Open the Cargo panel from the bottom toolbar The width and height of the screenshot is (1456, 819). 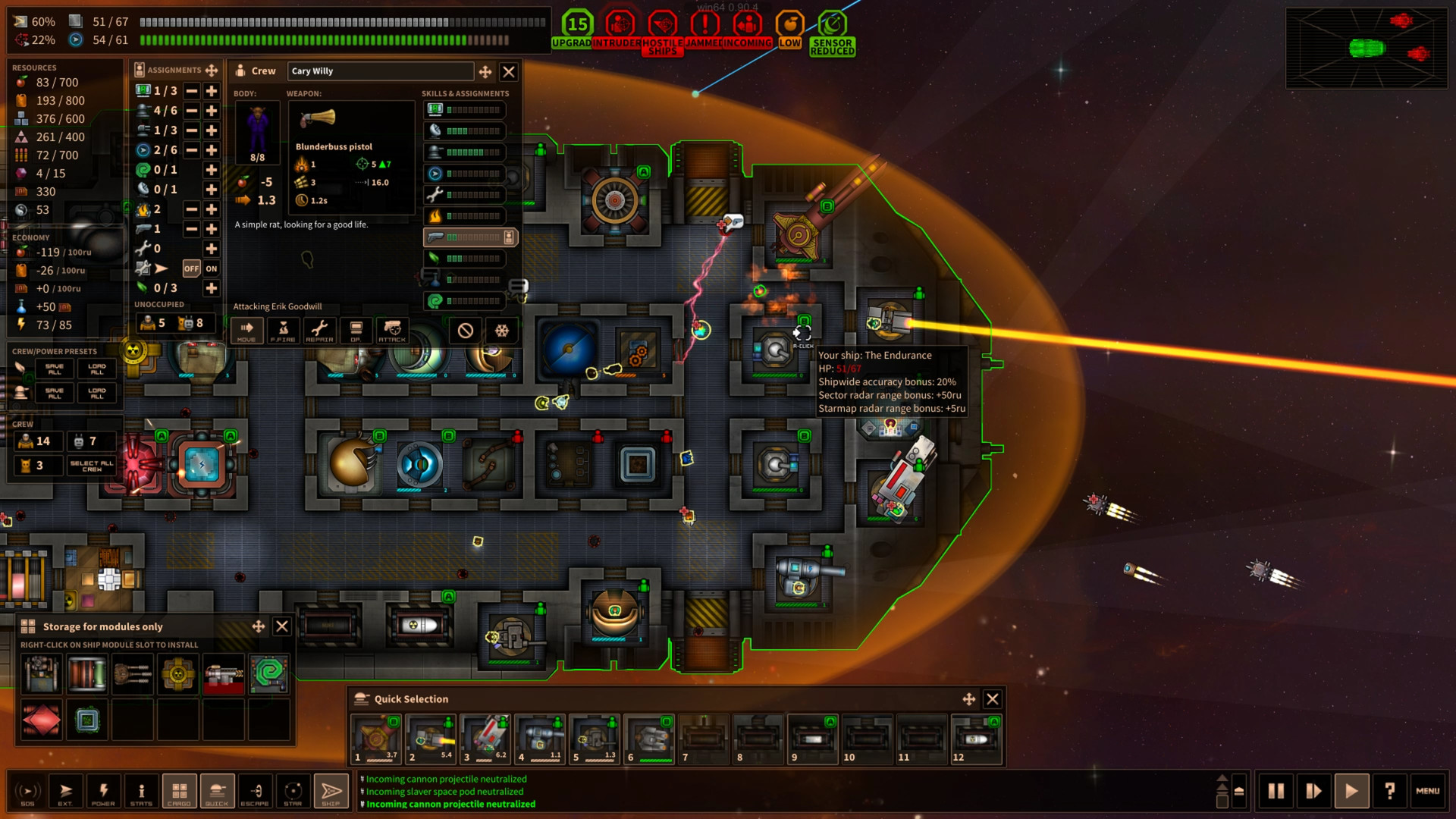click(x=179, y=791)
